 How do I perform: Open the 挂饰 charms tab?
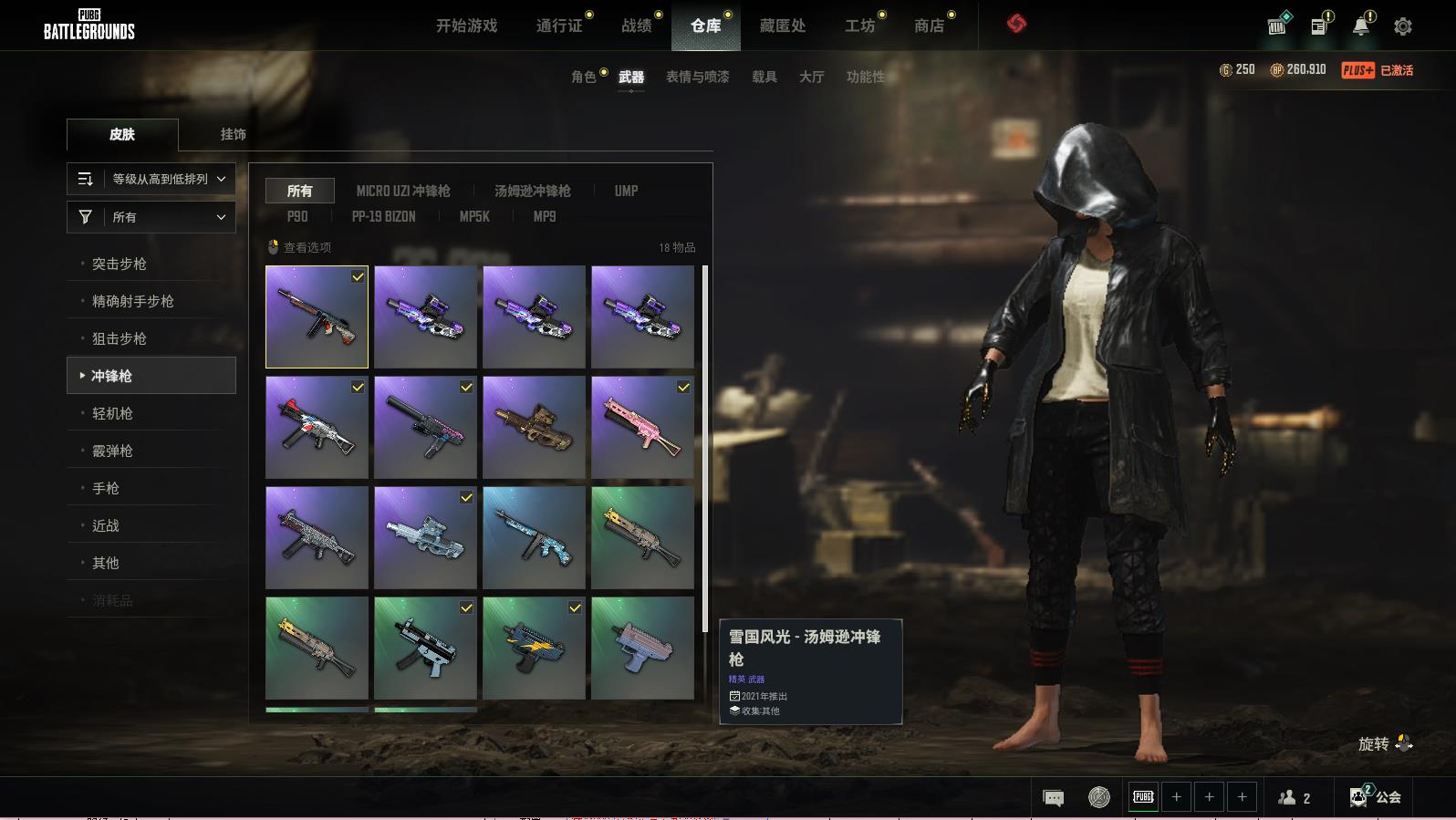click(x=233, y=134)
